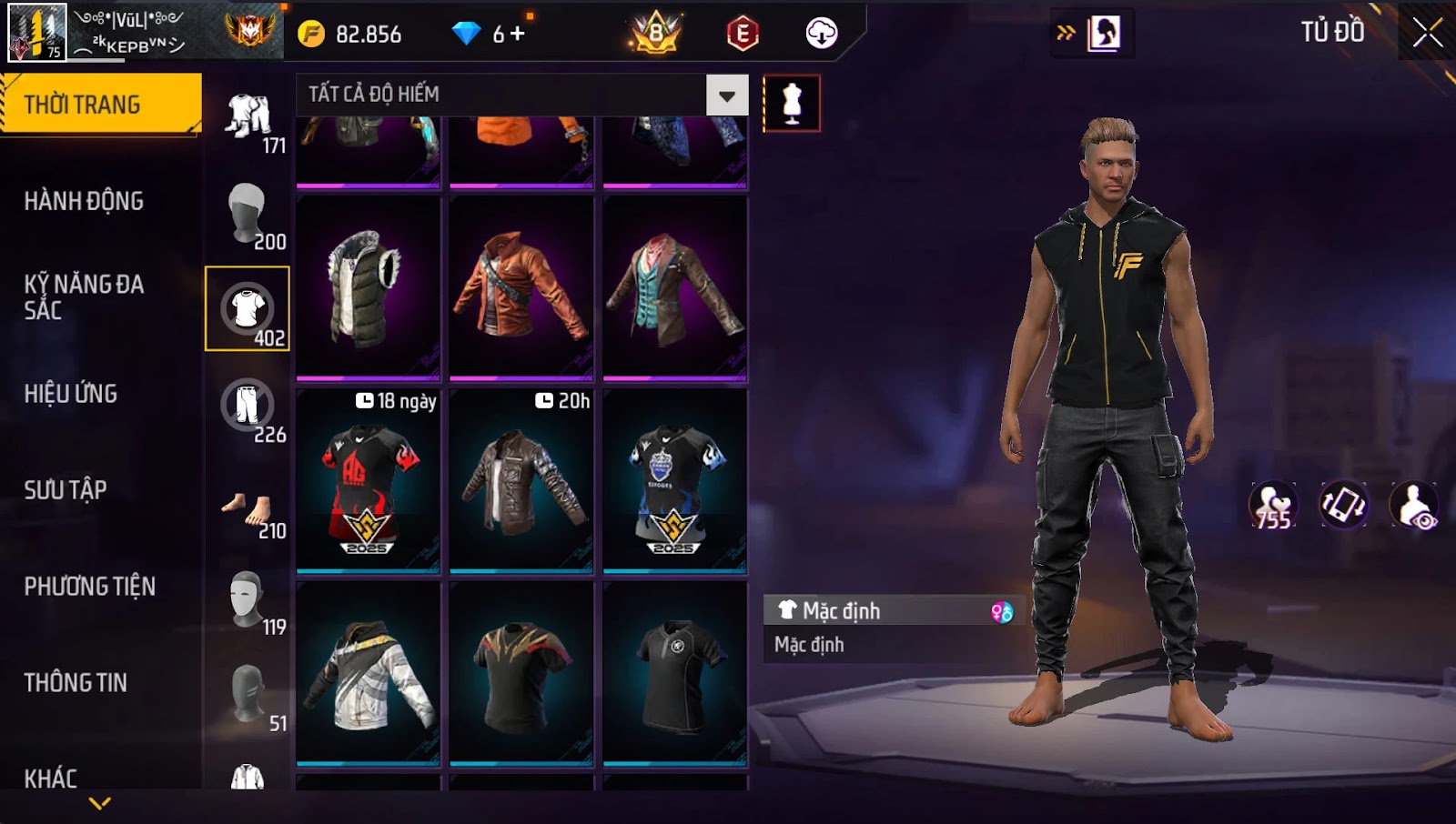Screen dimensions: 1456x824
Task: Pick the blue 2025 esports jersey
Action: 674,482
